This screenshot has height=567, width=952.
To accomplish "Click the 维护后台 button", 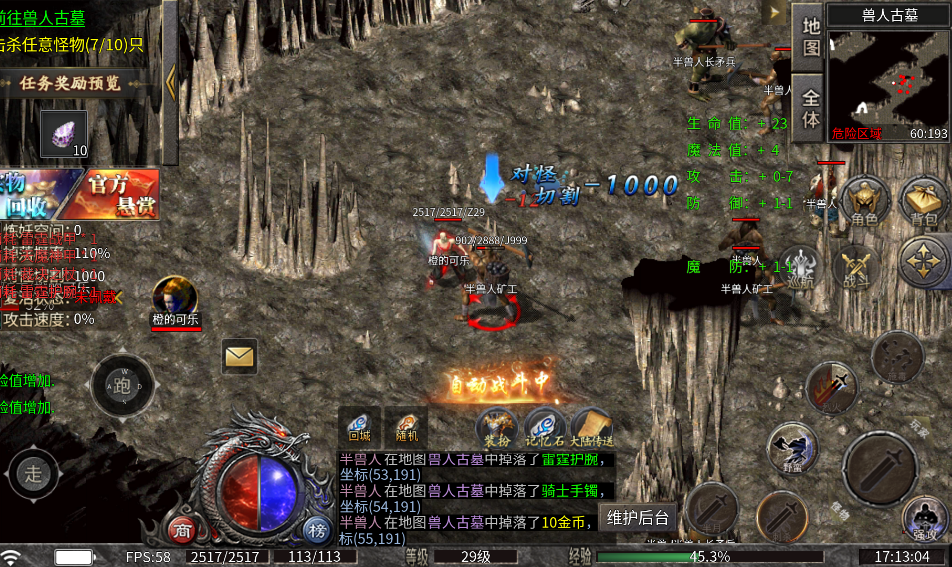I will pyautogui.click(x=639, y=517).
